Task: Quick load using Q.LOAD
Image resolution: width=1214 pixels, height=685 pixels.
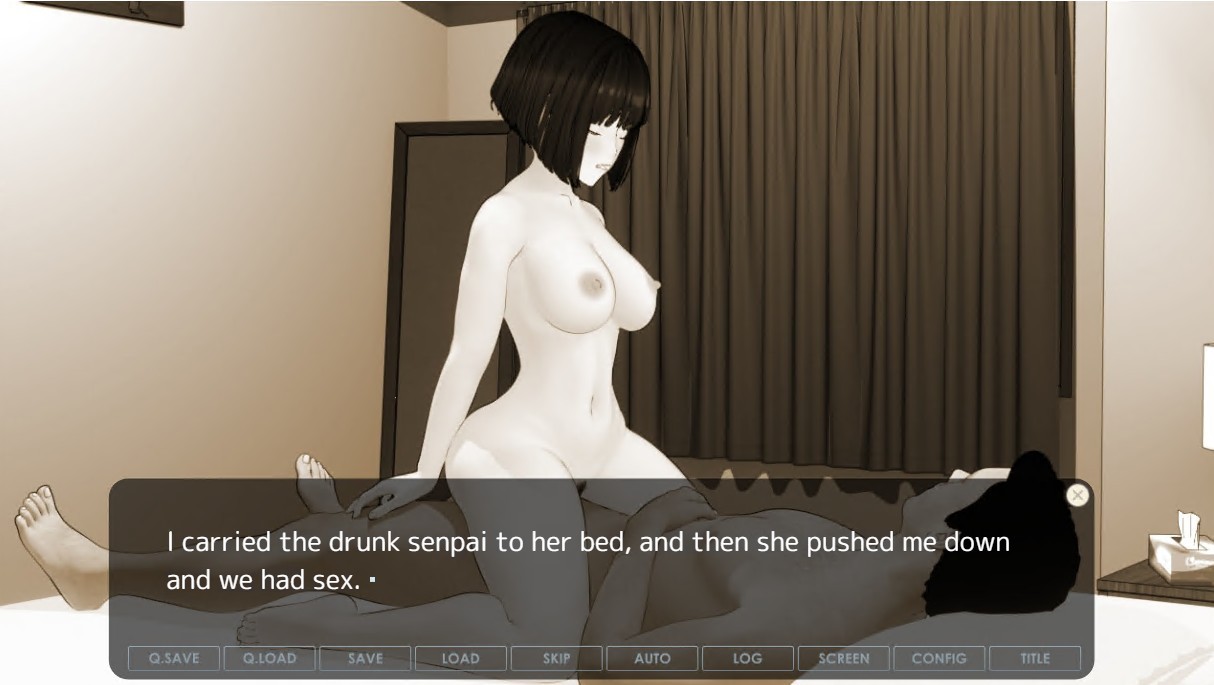Action: click(x=270, y=658)
